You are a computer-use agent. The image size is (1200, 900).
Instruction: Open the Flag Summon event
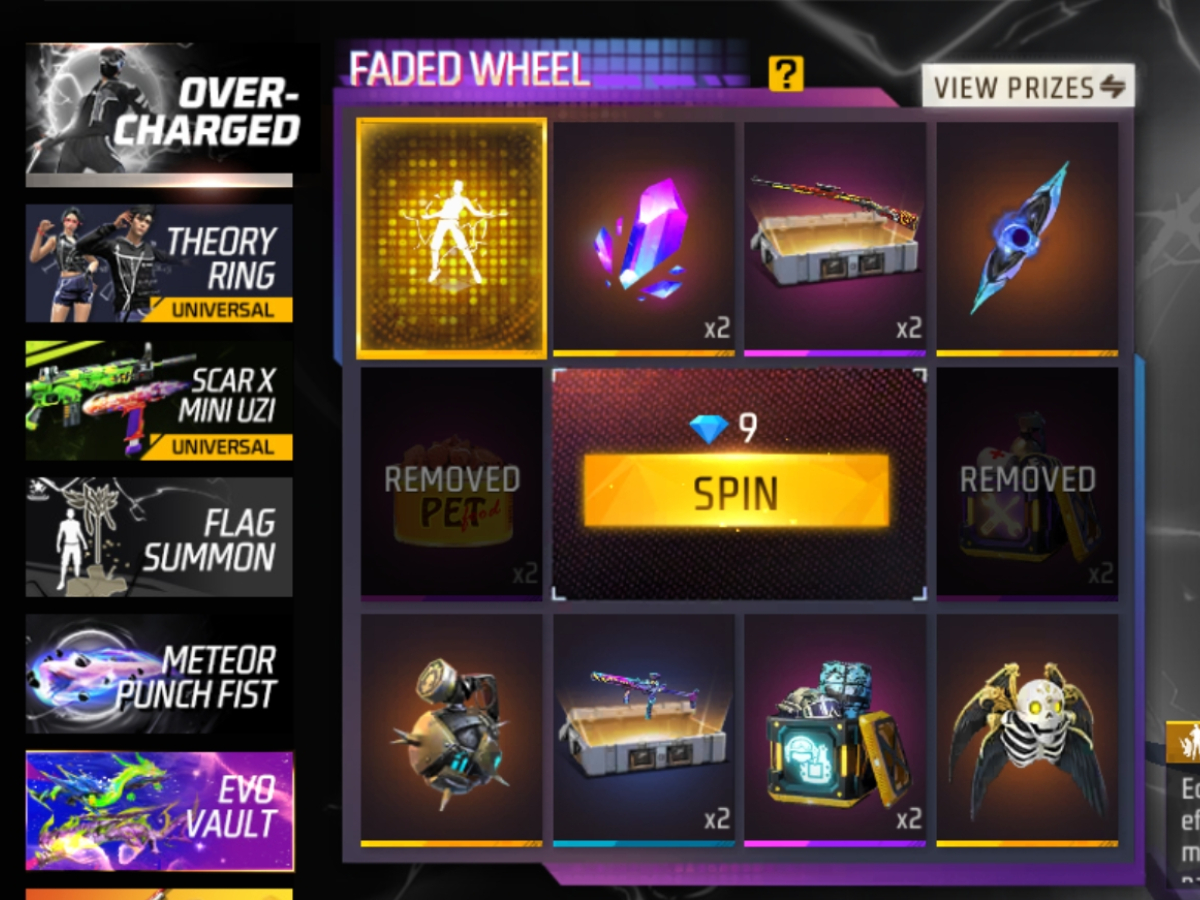[160, 537]
